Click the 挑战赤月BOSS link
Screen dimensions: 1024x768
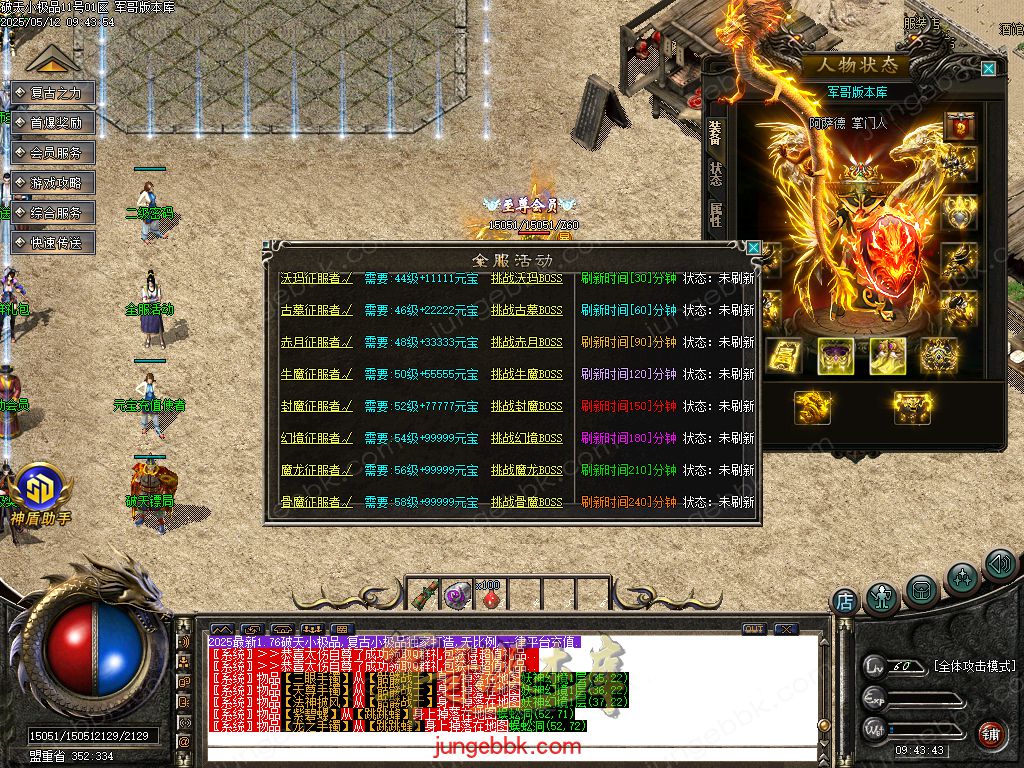(526, 343)
